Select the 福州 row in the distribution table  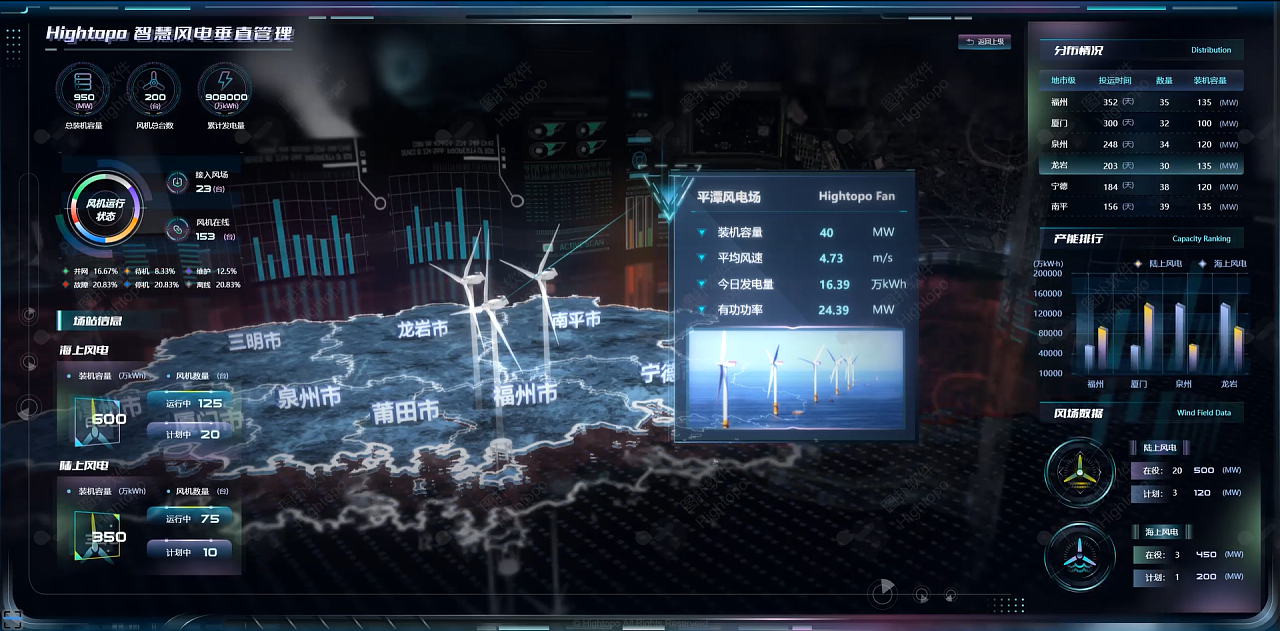tap(1144, 102)
